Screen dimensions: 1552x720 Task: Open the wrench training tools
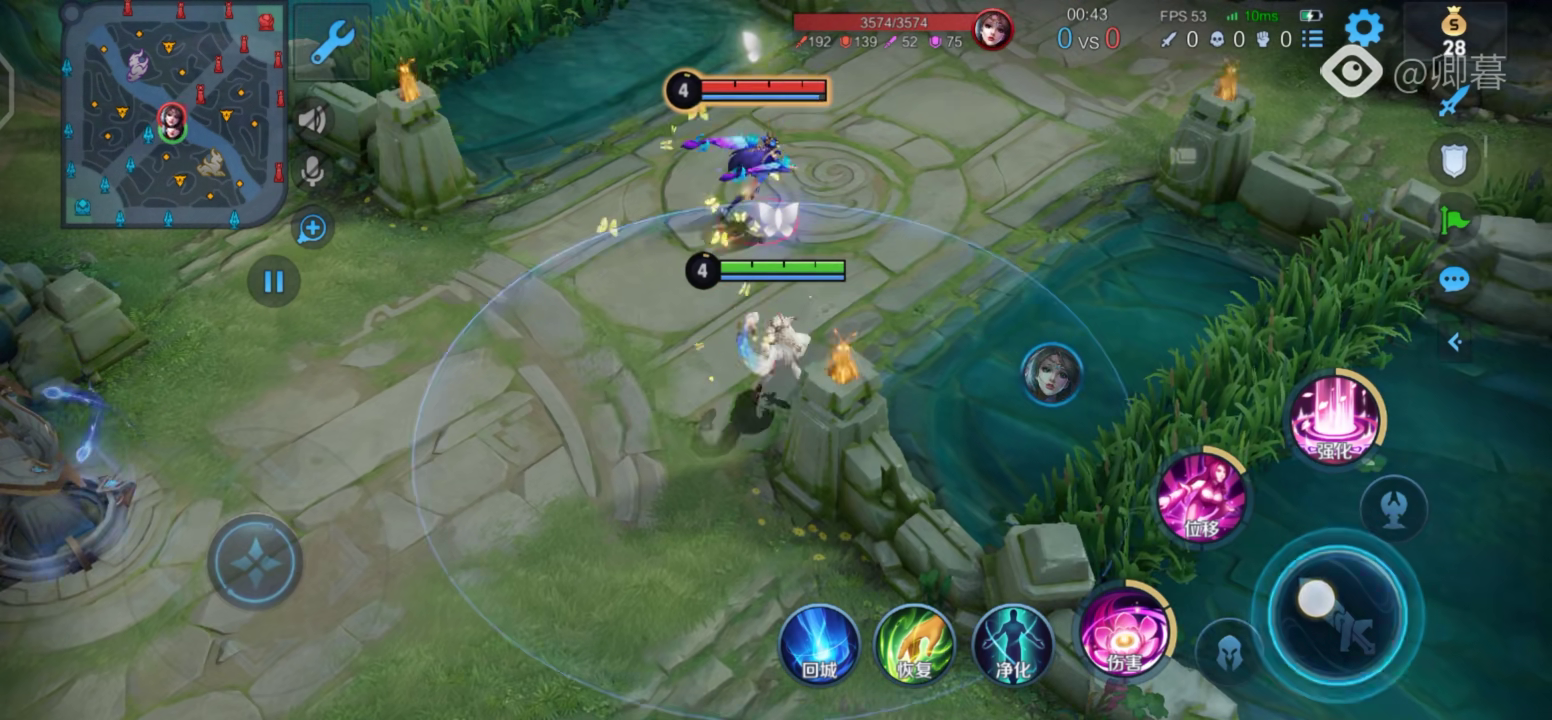click(332, 43)
